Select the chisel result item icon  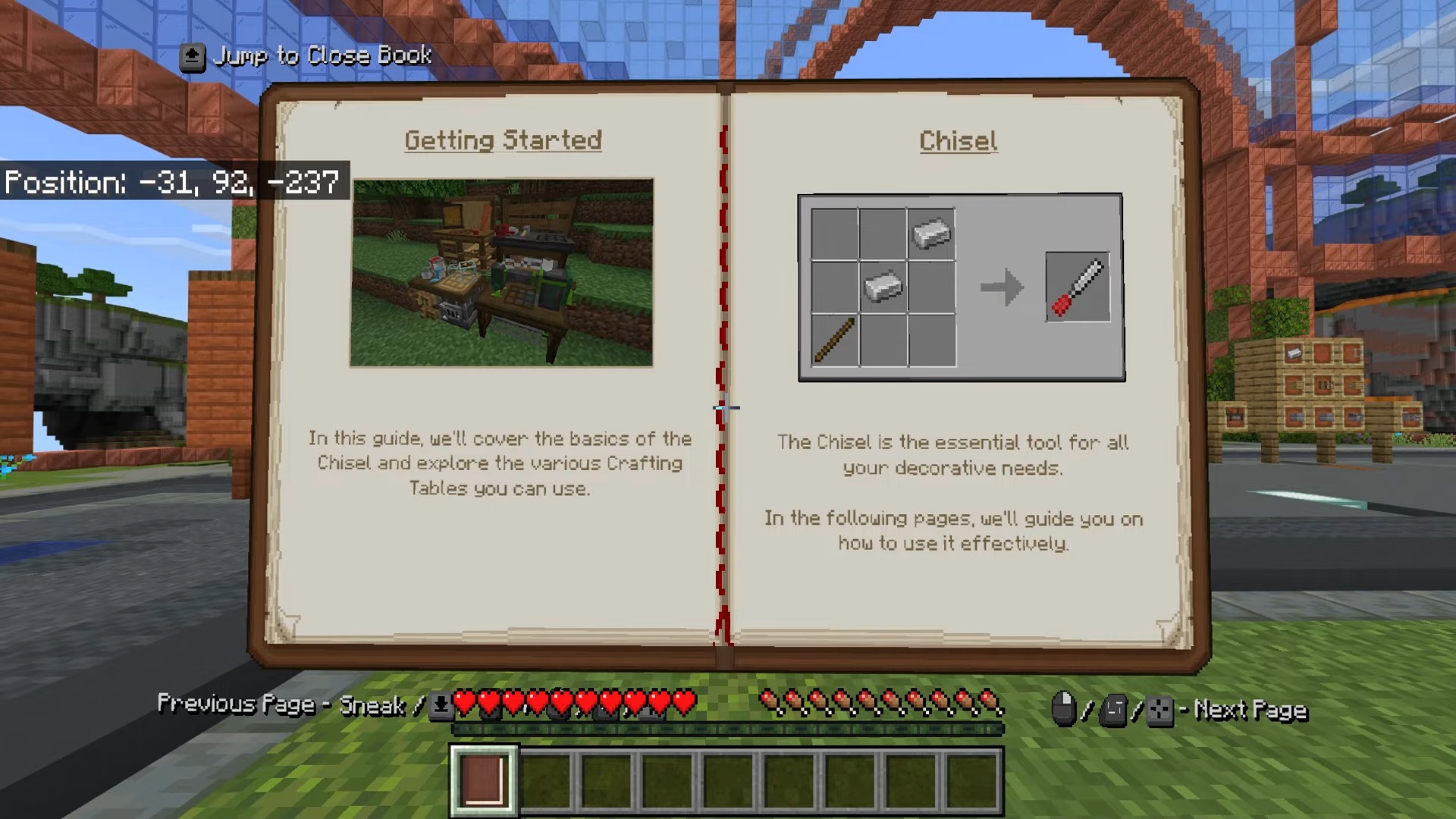point(1078,286)
